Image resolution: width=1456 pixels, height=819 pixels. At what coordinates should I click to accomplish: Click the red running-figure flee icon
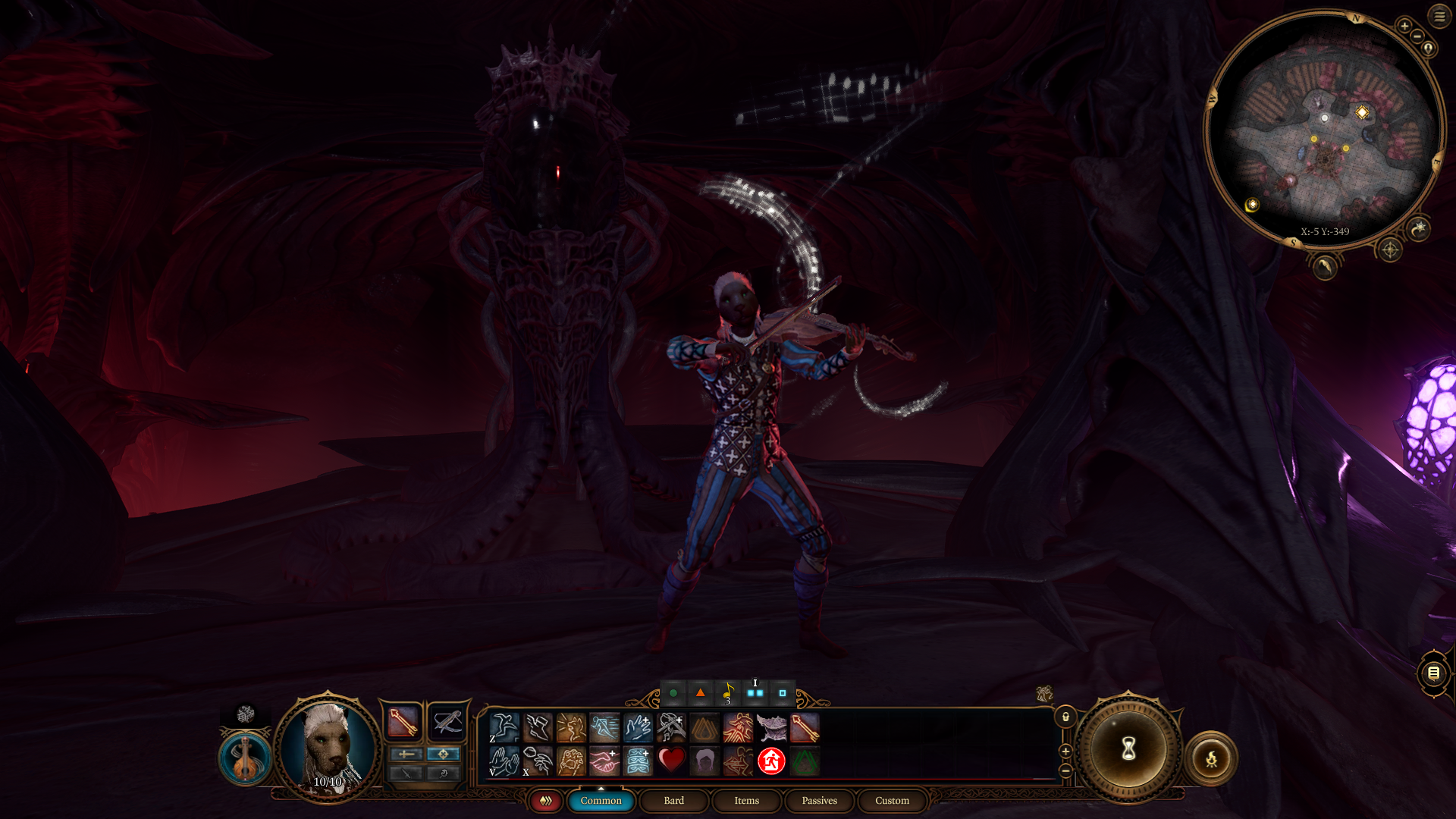[771, 760]
